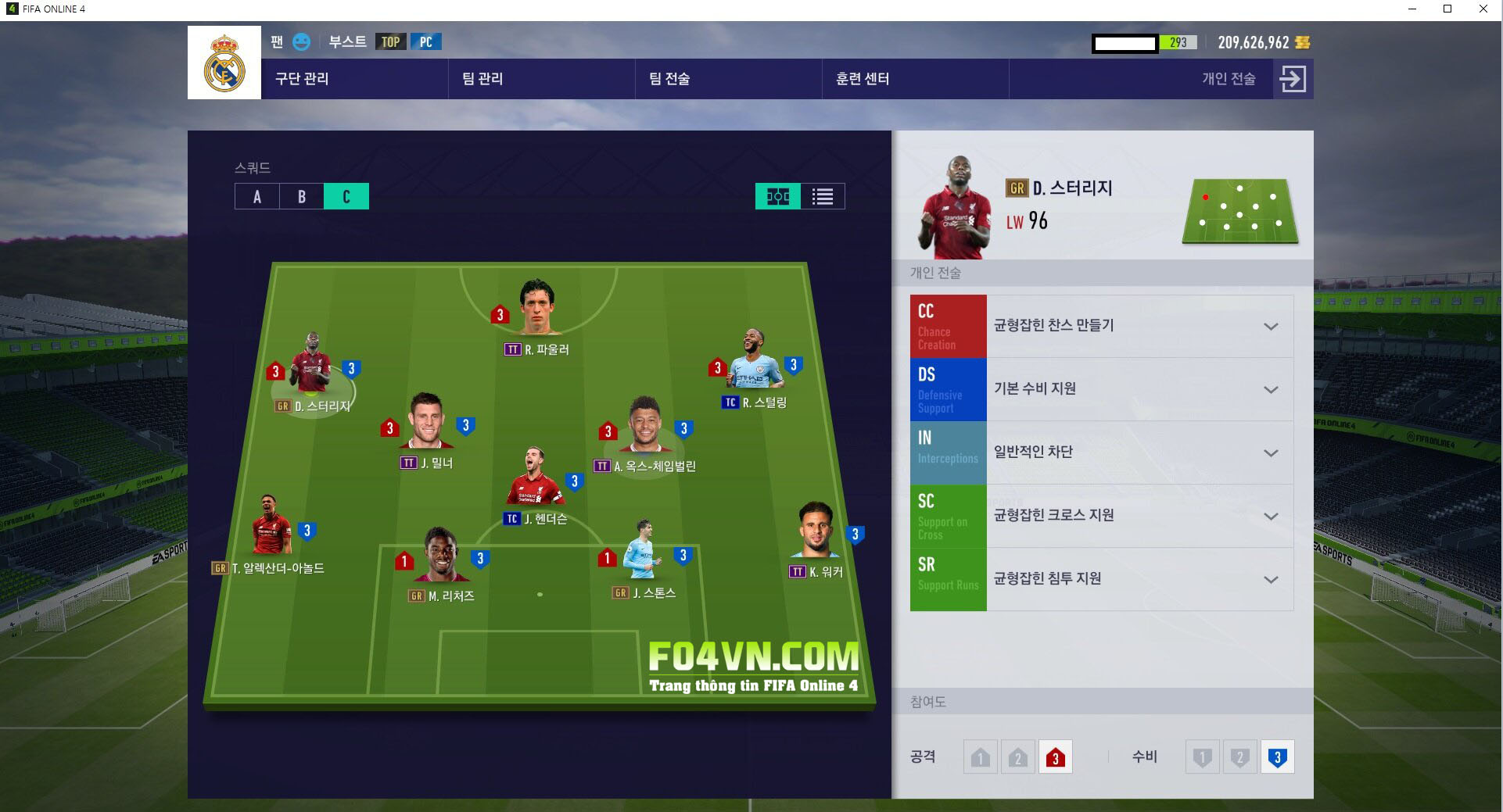Set defense participation level to 2
The height and width of the screenshot is (812, 1503).
tap(1239, 757)
